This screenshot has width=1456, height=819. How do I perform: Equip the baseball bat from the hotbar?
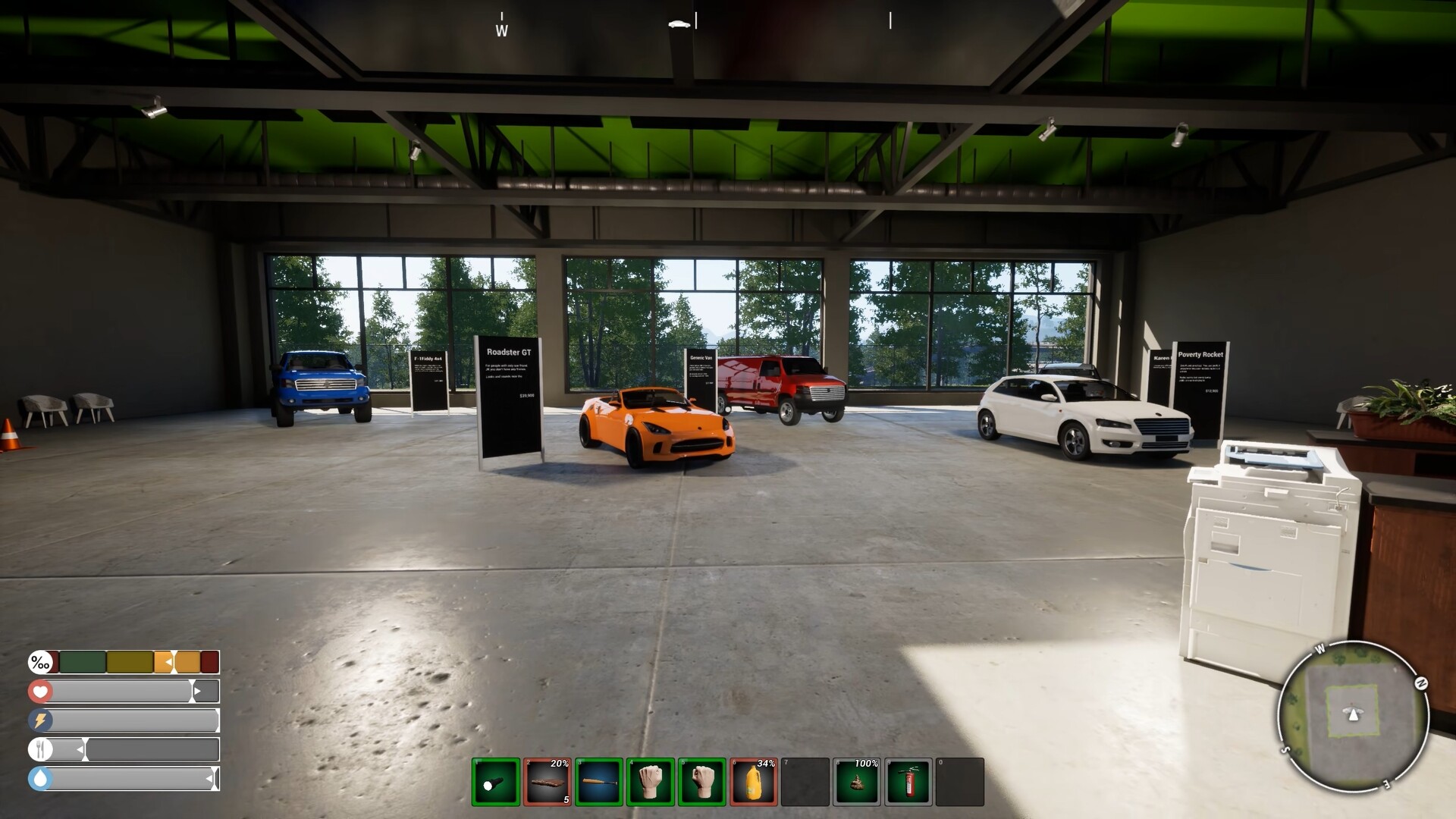599,782
